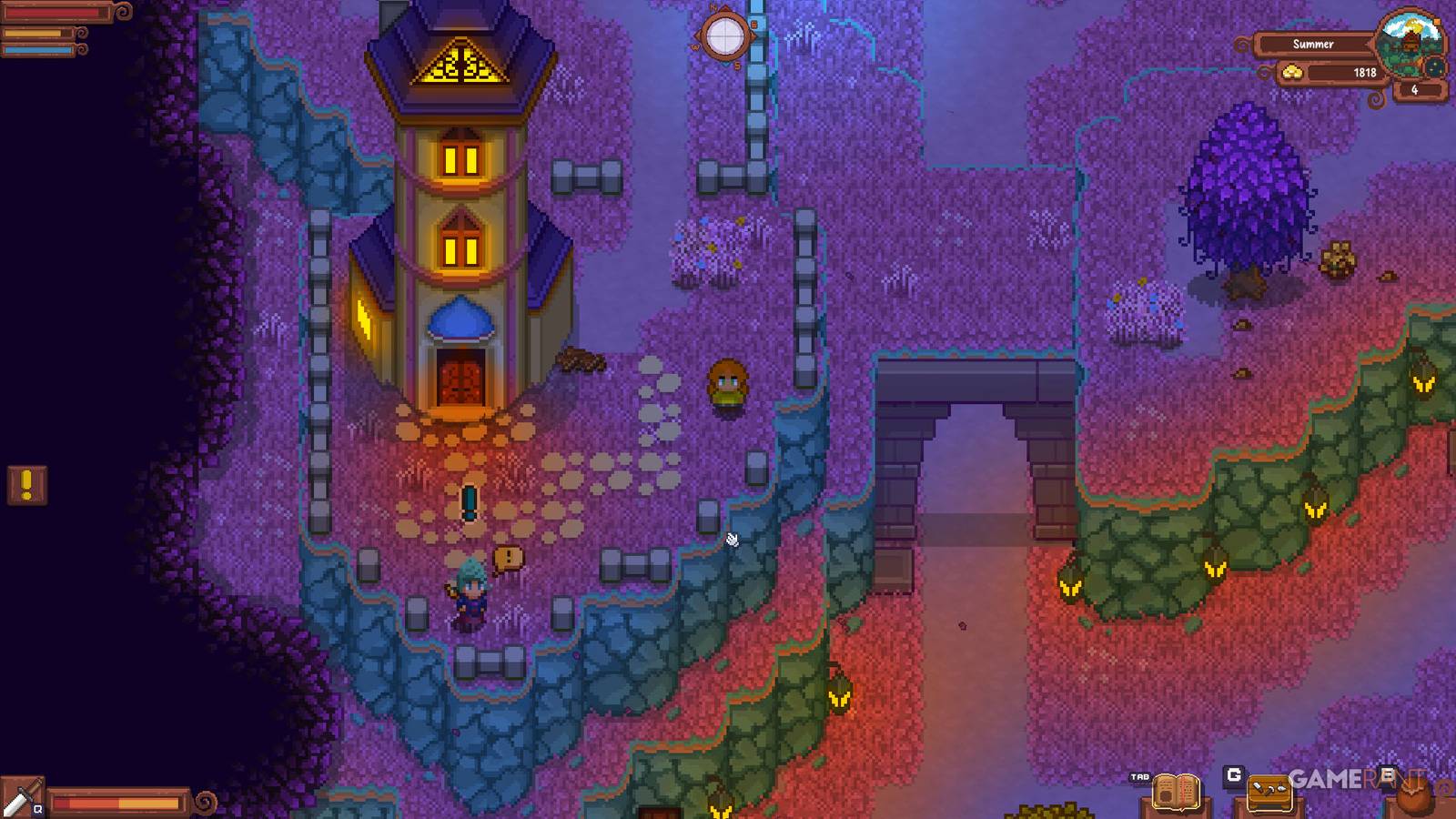
Task: Click the Summer season banner
Action: [x=1313, y=44]
